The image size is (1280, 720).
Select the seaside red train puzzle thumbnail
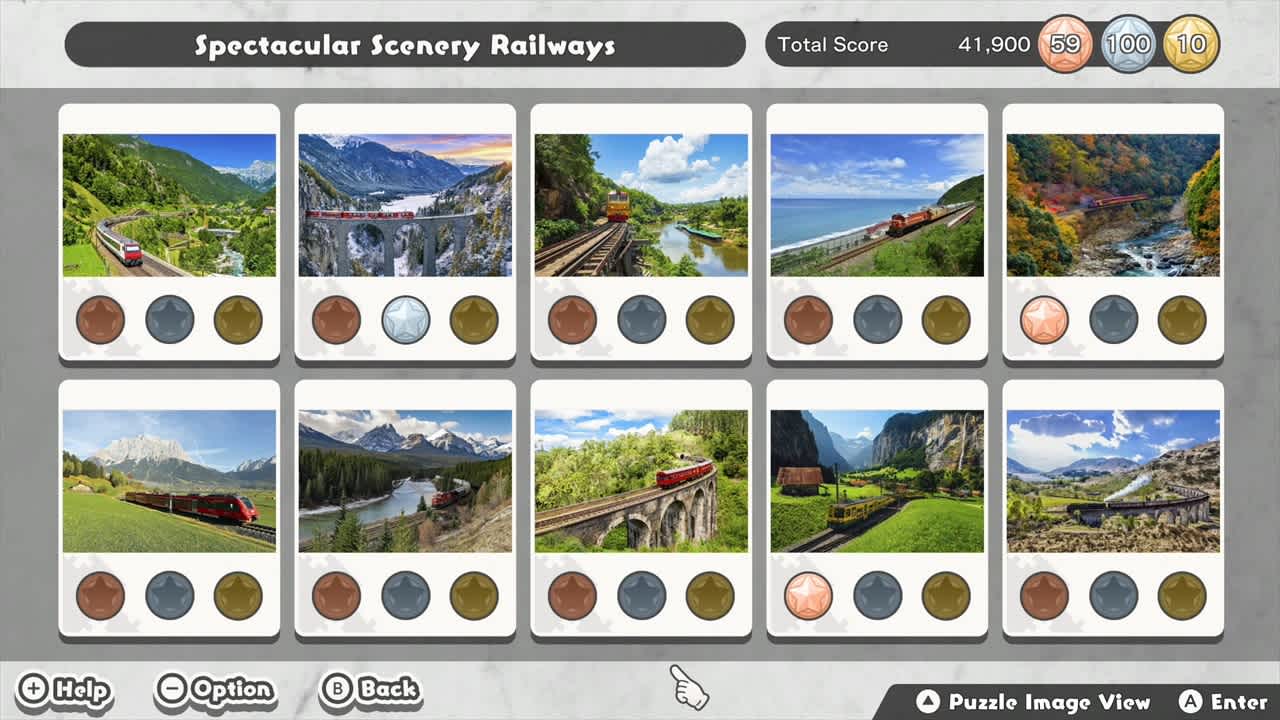(877, 205)
